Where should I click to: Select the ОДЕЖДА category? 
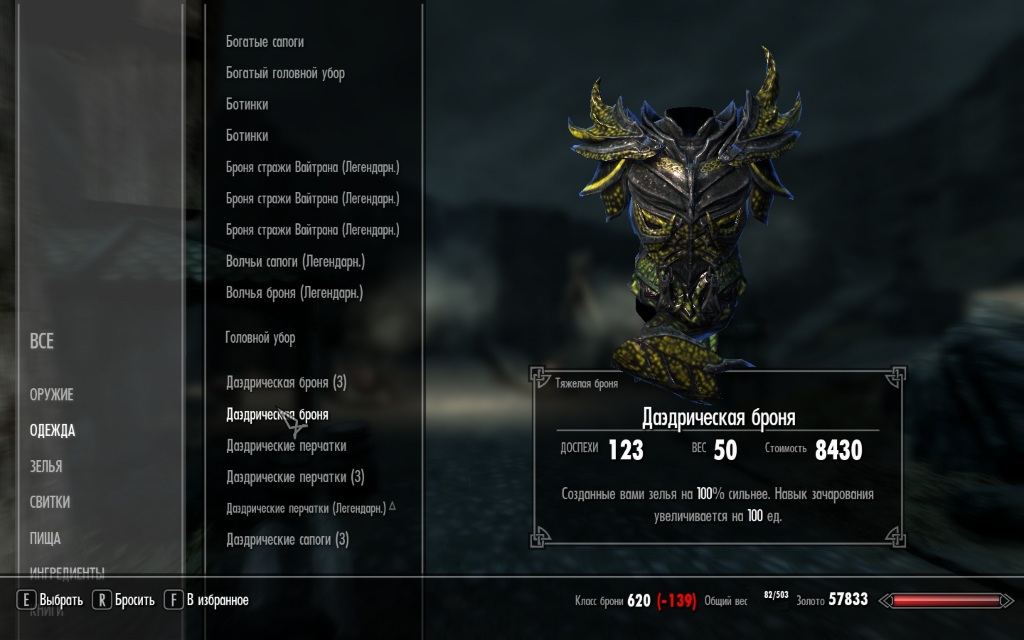(52, 431)
